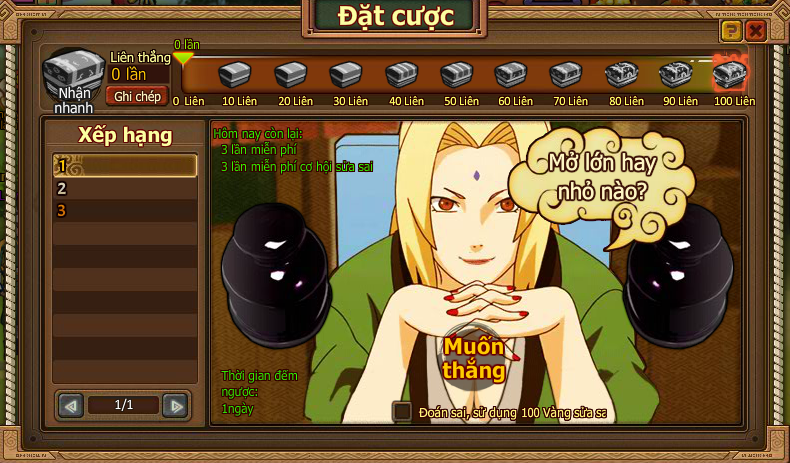Select the 30 Liên reward chest
This screenshot has width=790, height=463.
(345, 75)
